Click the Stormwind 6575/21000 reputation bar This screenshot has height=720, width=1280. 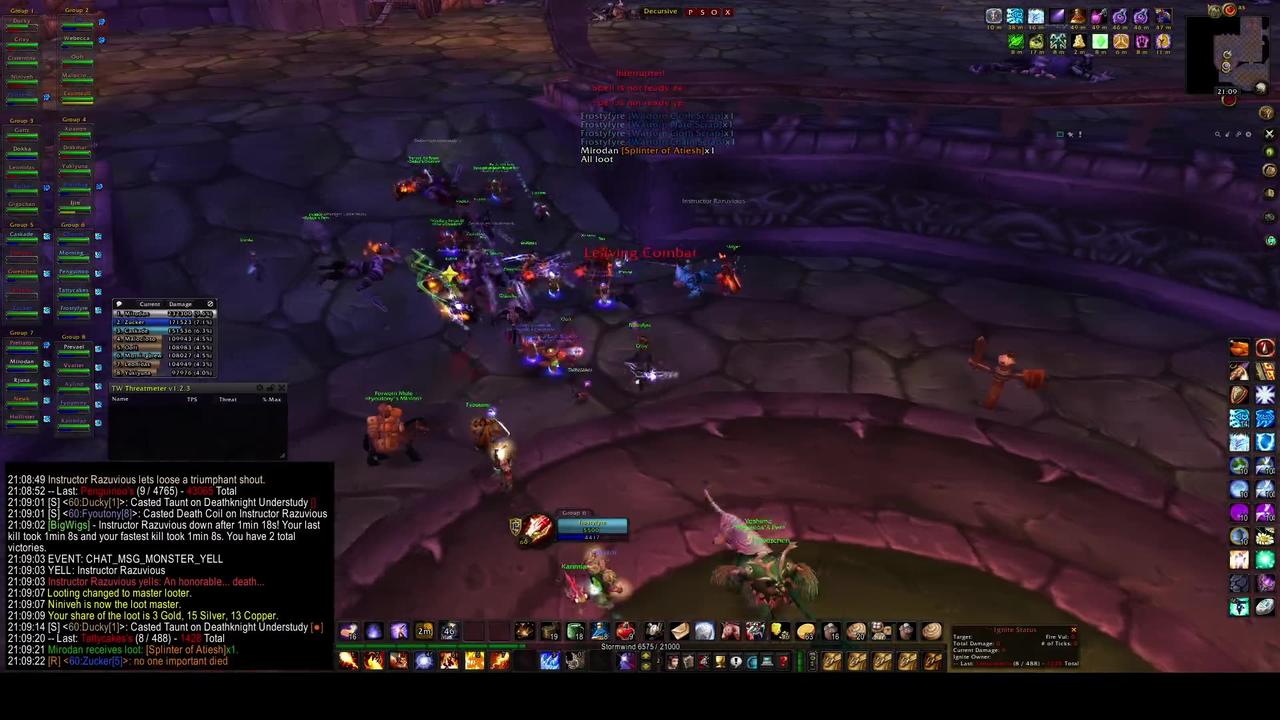point(640,646)
